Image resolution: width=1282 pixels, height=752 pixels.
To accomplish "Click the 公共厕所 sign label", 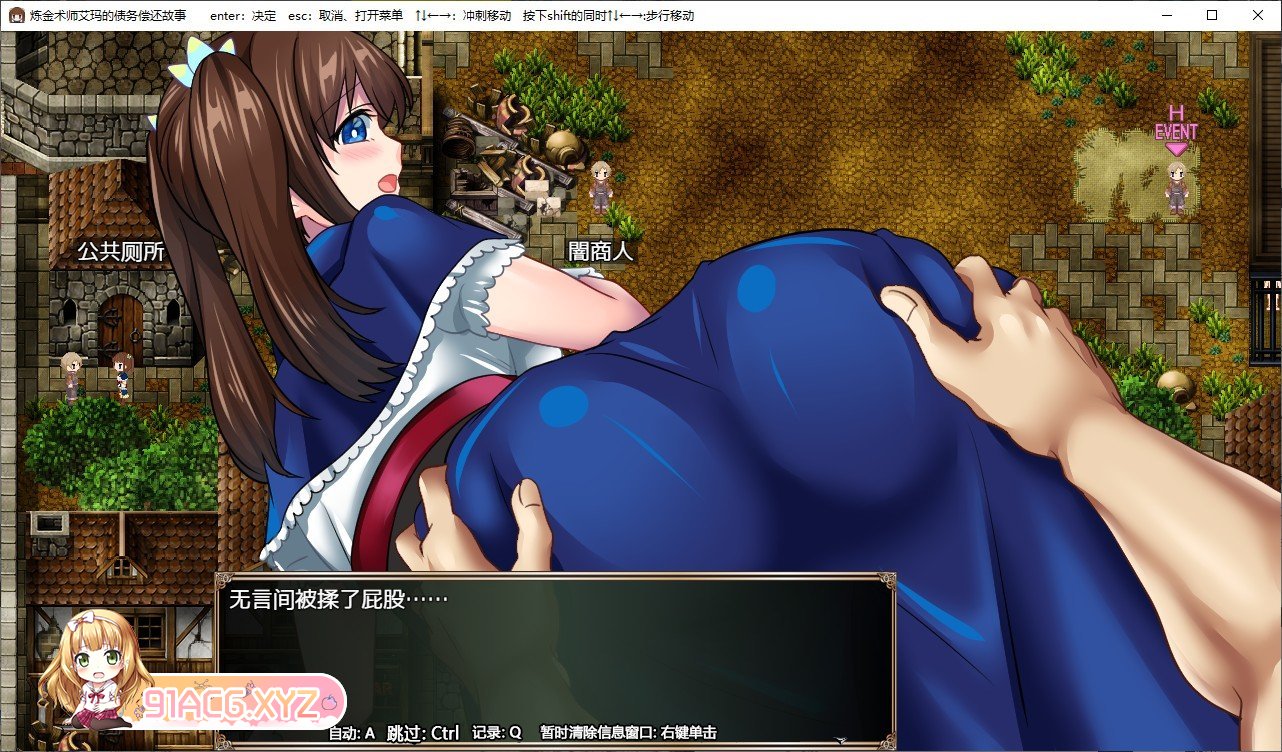I will [120, 252].
